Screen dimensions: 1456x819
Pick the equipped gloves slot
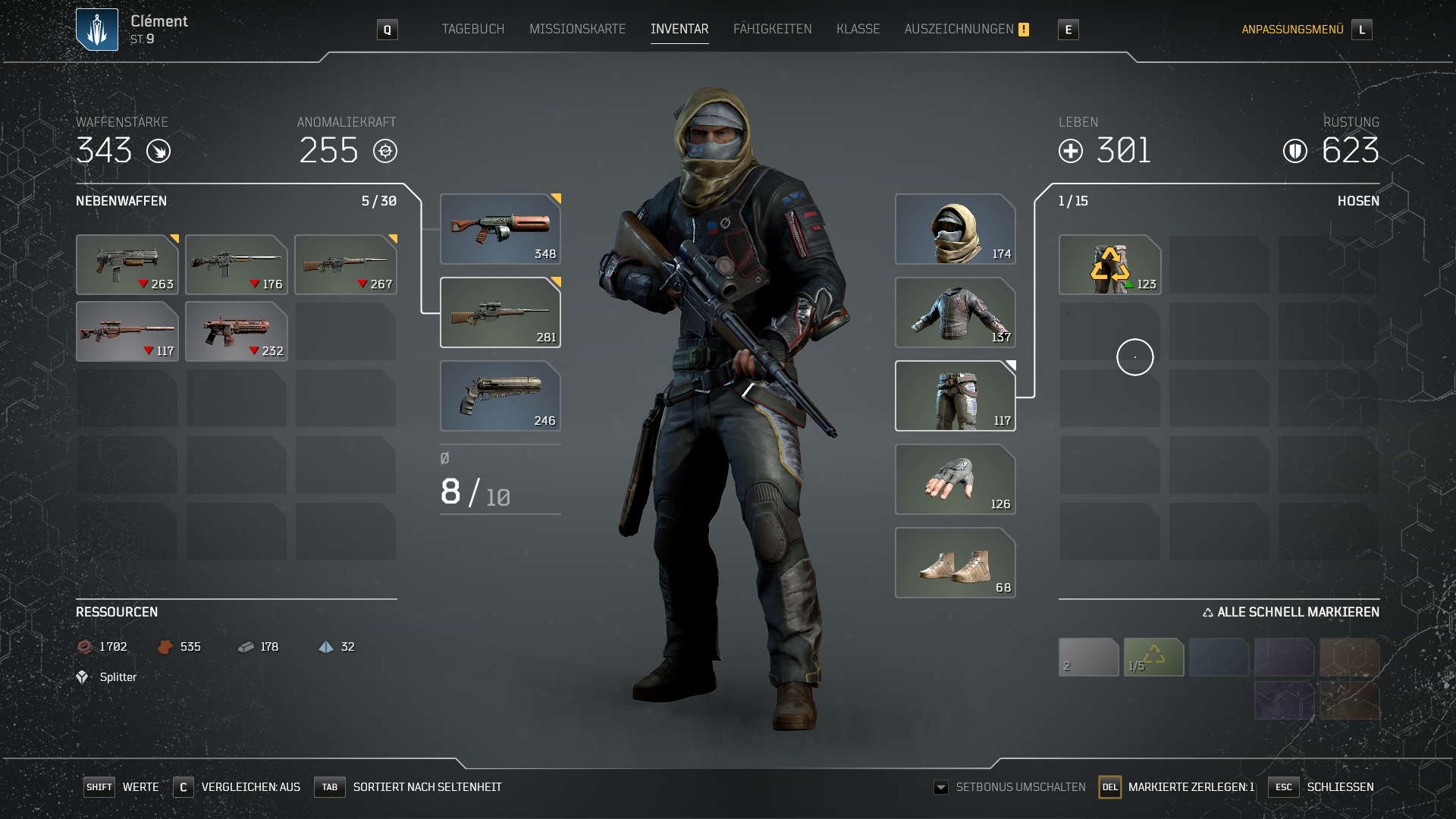tap(955, 479)
